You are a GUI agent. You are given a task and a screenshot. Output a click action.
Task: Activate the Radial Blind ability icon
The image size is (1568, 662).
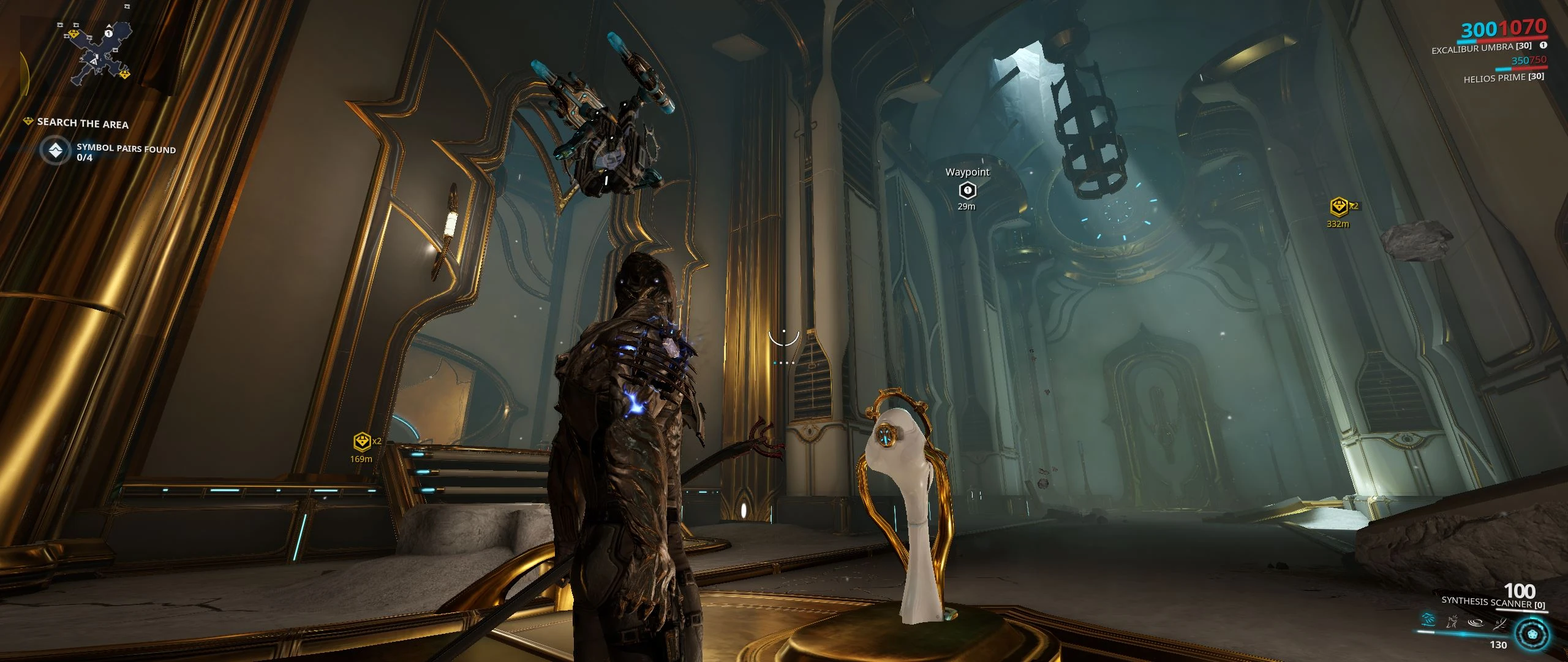pos(1452,623)
